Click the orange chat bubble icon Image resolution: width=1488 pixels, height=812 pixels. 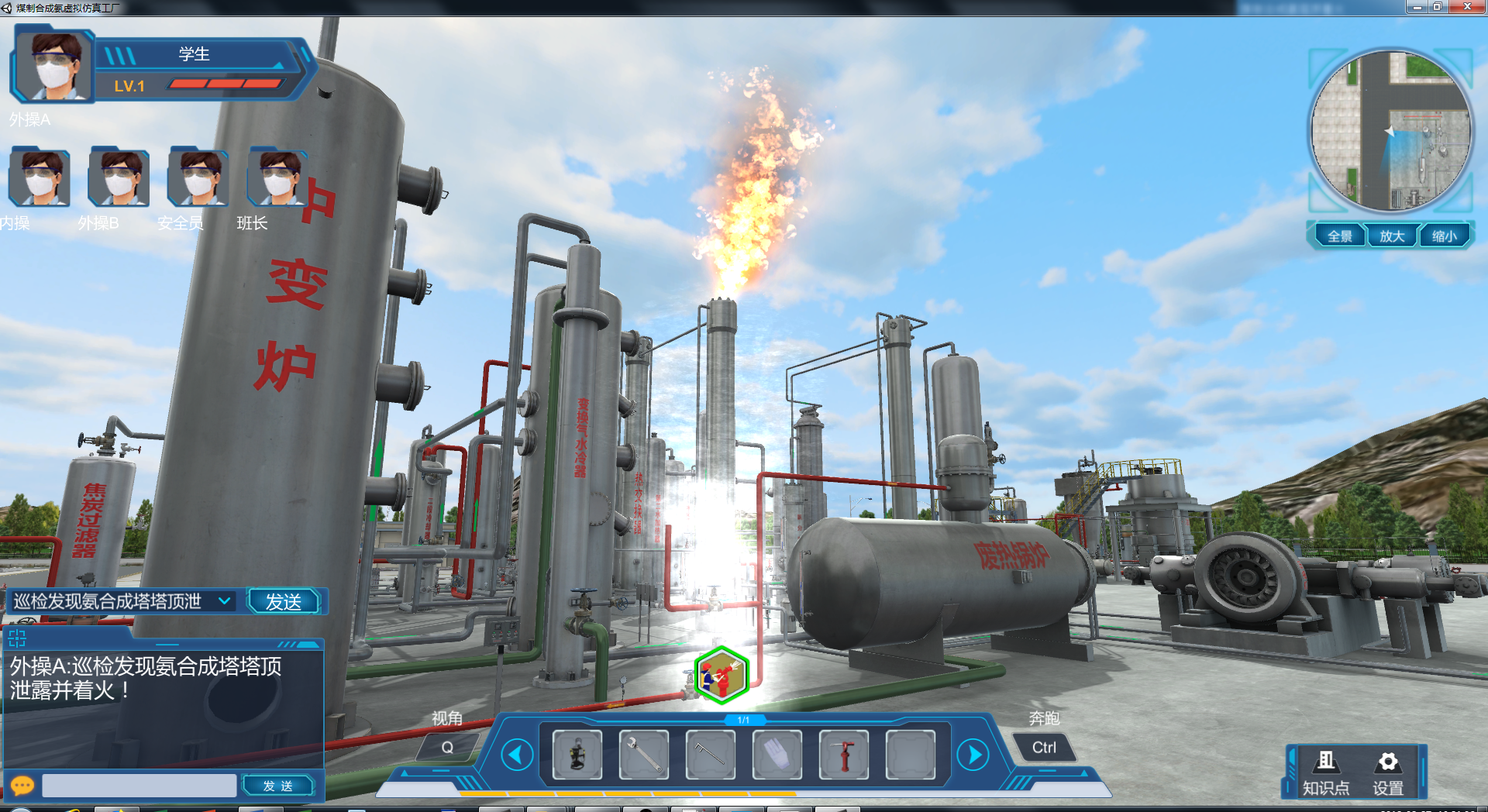click(22, 786)
